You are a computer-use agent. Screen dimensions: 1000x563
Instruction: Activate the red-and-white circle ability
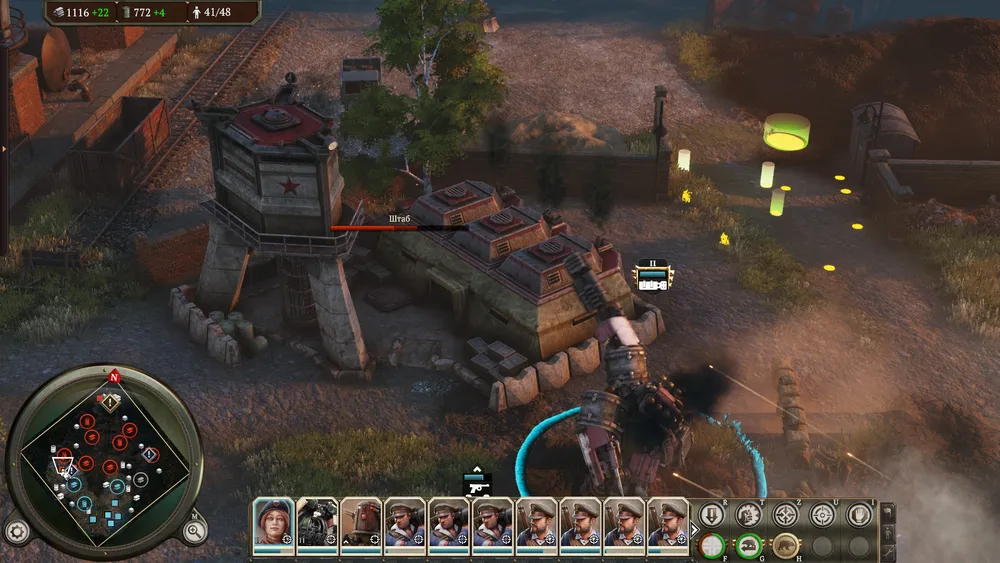[711, 546]
